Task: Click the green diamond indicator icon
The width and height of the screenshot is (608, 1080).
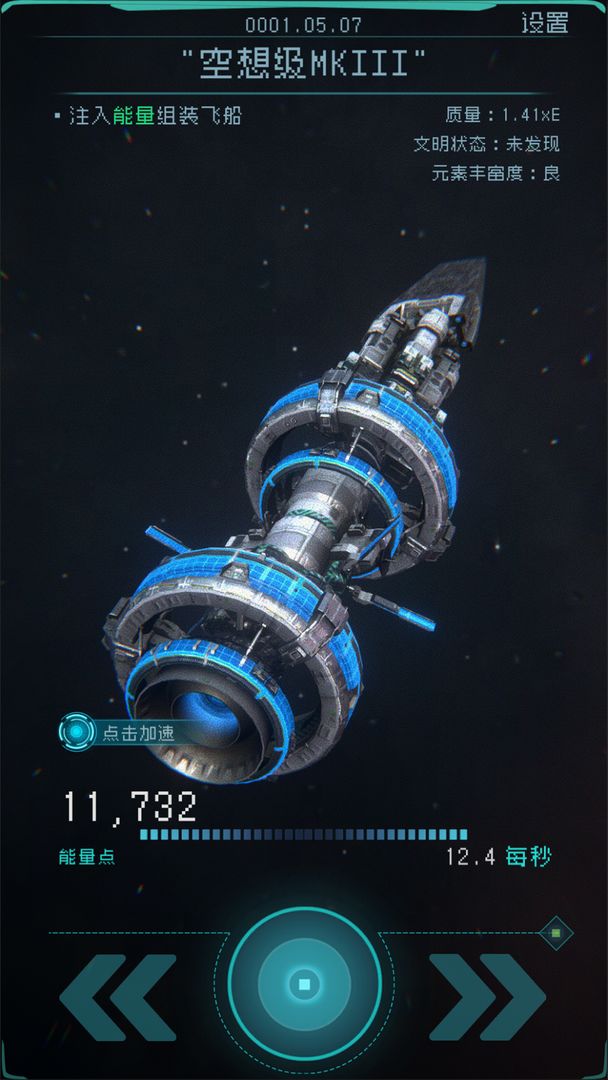Action: coord(556,933)
